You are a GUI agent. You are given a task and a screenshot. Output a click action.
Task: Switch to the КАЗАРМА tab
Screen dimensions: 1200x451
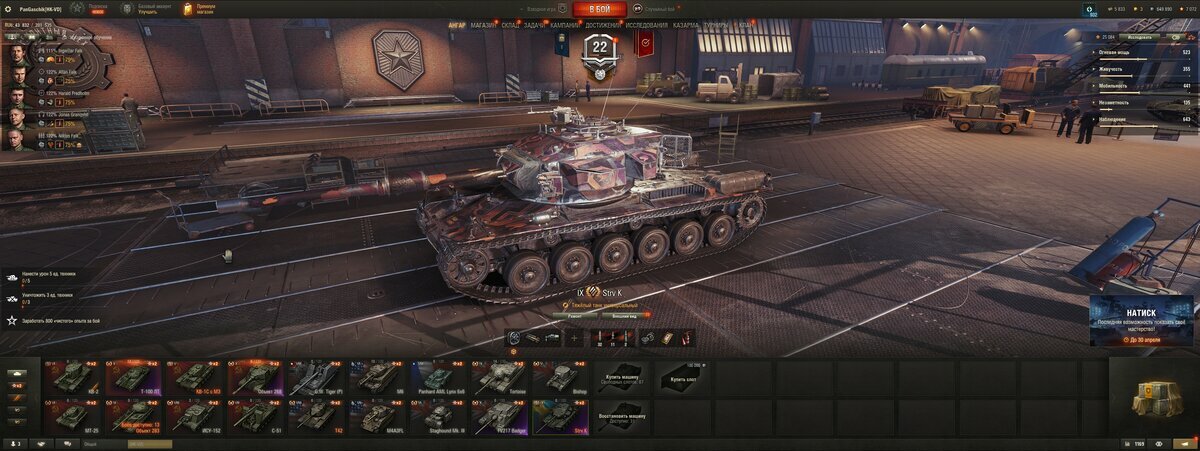point(686,24)
